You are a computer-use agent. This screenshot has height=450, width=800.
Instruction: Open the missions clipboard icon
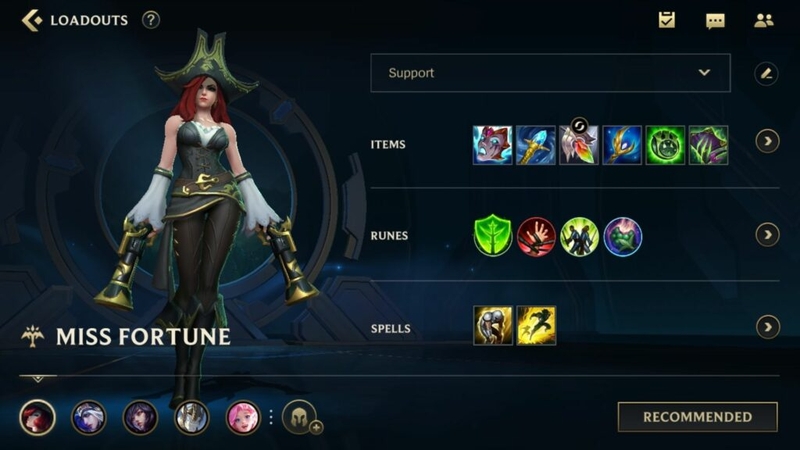(x=667, y=20)
